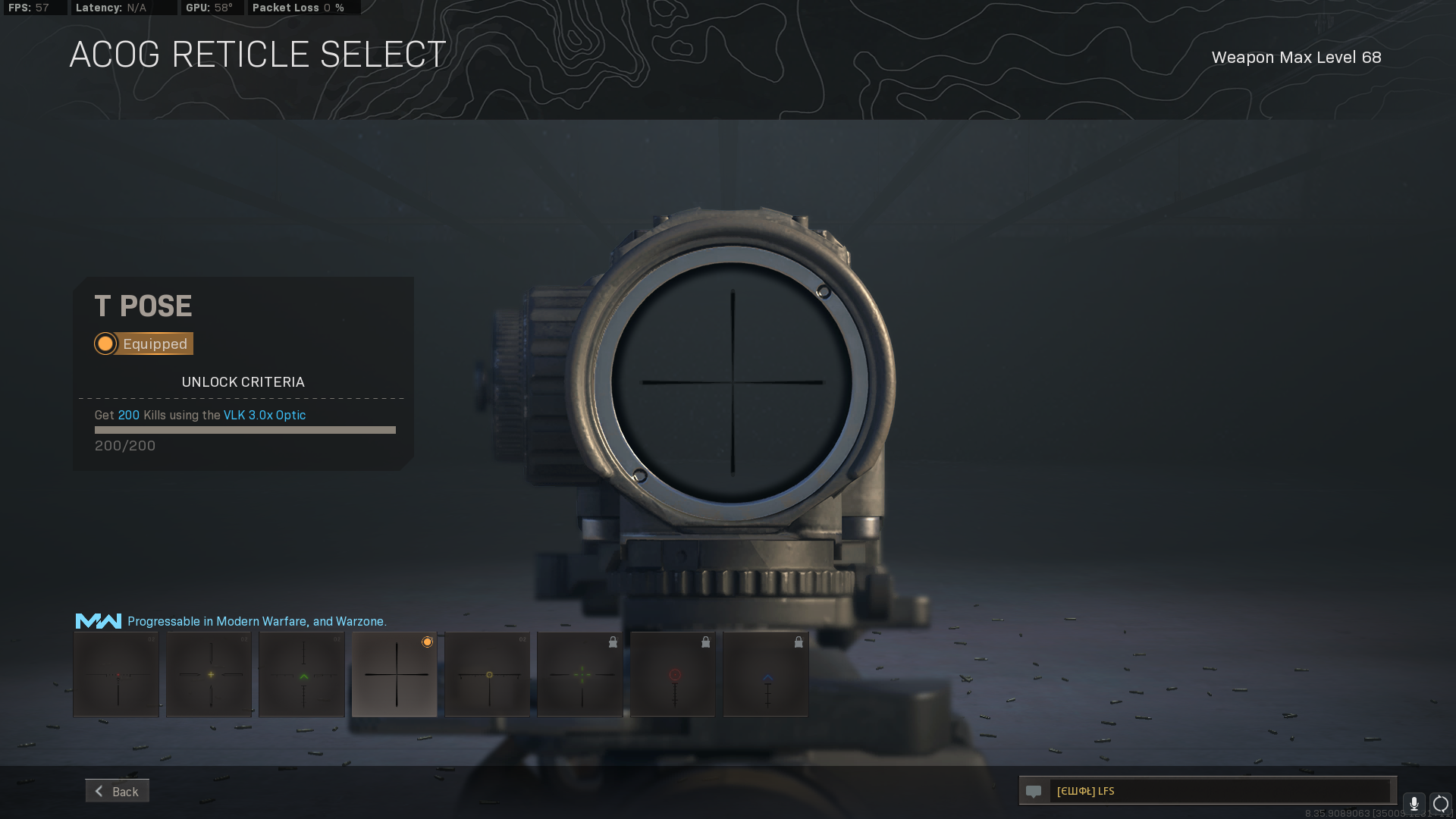Image resolution: width=1456 pixels, height=819 pixels.
Task: Click the orange equipped marker on T Pose thumbnail
Action: [x=428, y=642]
